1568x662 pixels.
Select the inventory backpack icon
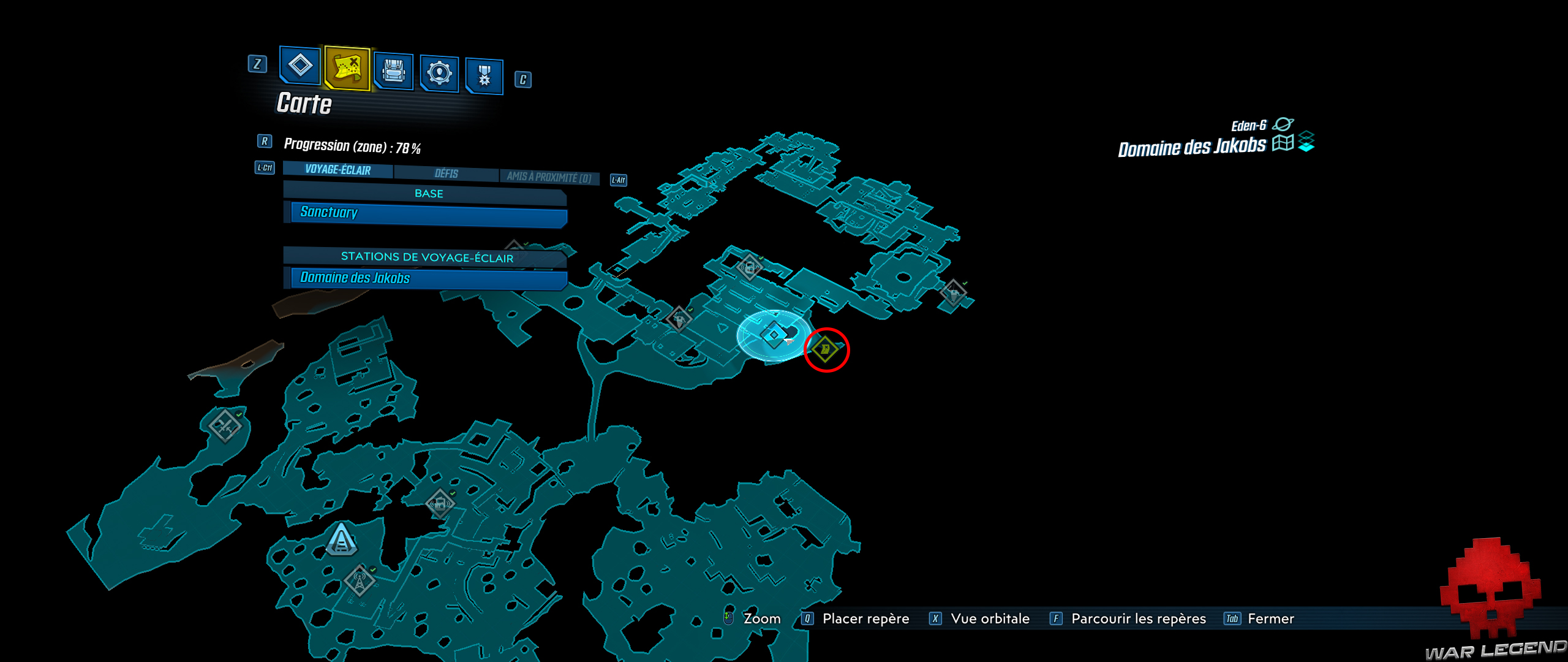click(x=393, y=69)
